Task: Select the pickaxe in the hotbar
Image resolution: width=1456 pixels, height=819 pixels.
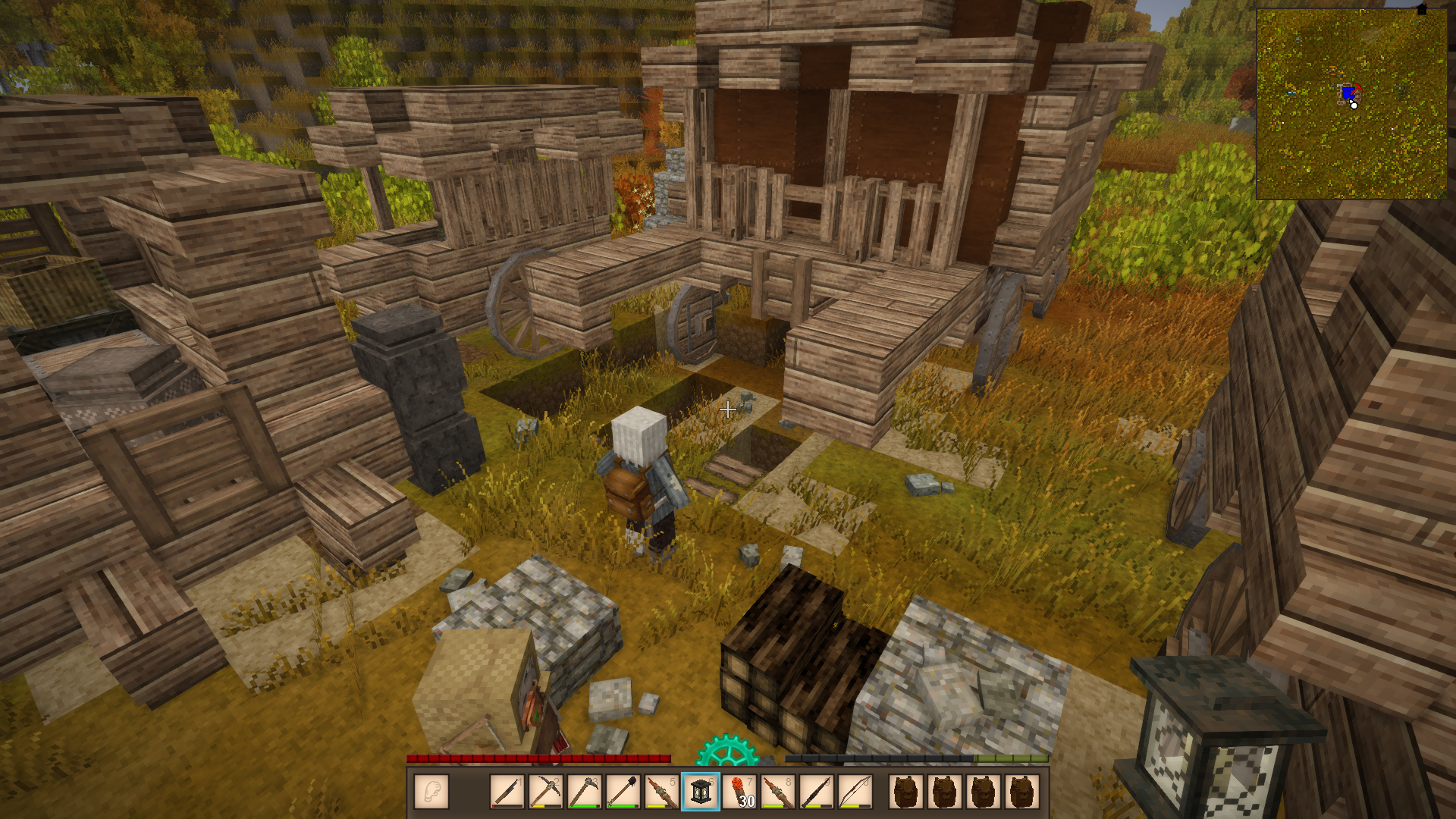Action: (546, 792)
